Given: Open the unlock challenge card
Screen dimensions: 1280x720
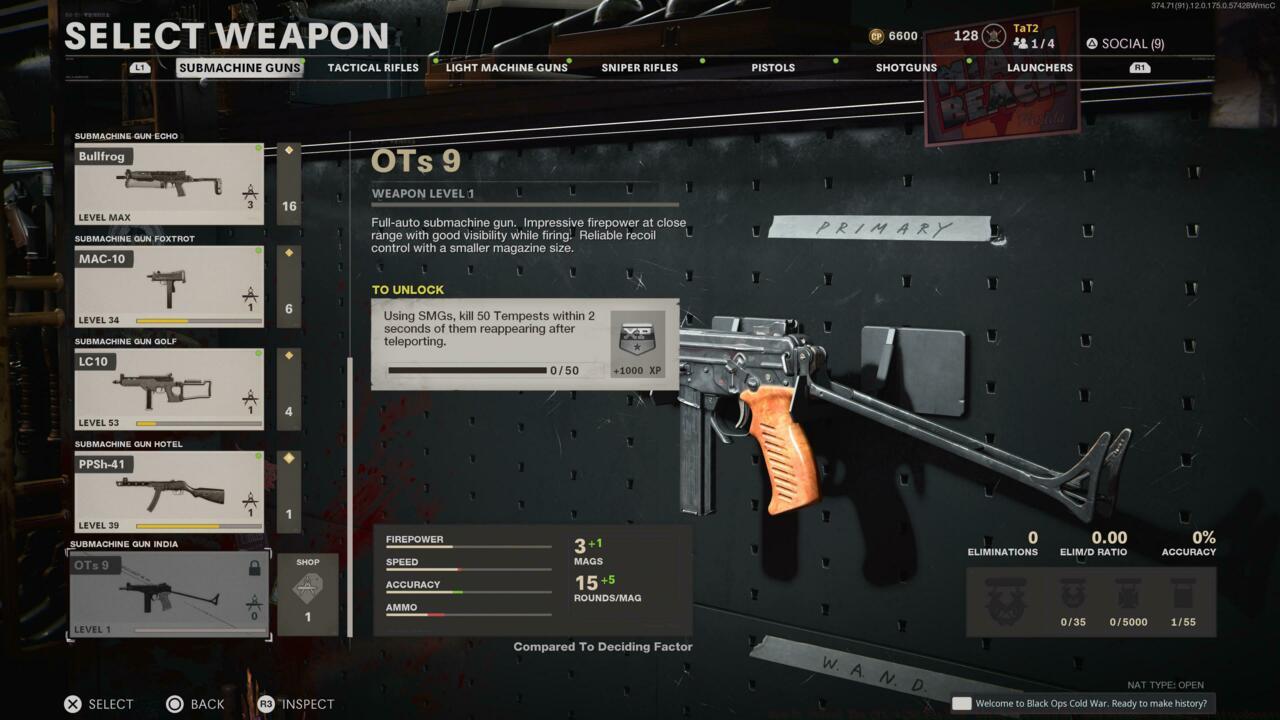Looking at the screenshot, I should (525, 344).
